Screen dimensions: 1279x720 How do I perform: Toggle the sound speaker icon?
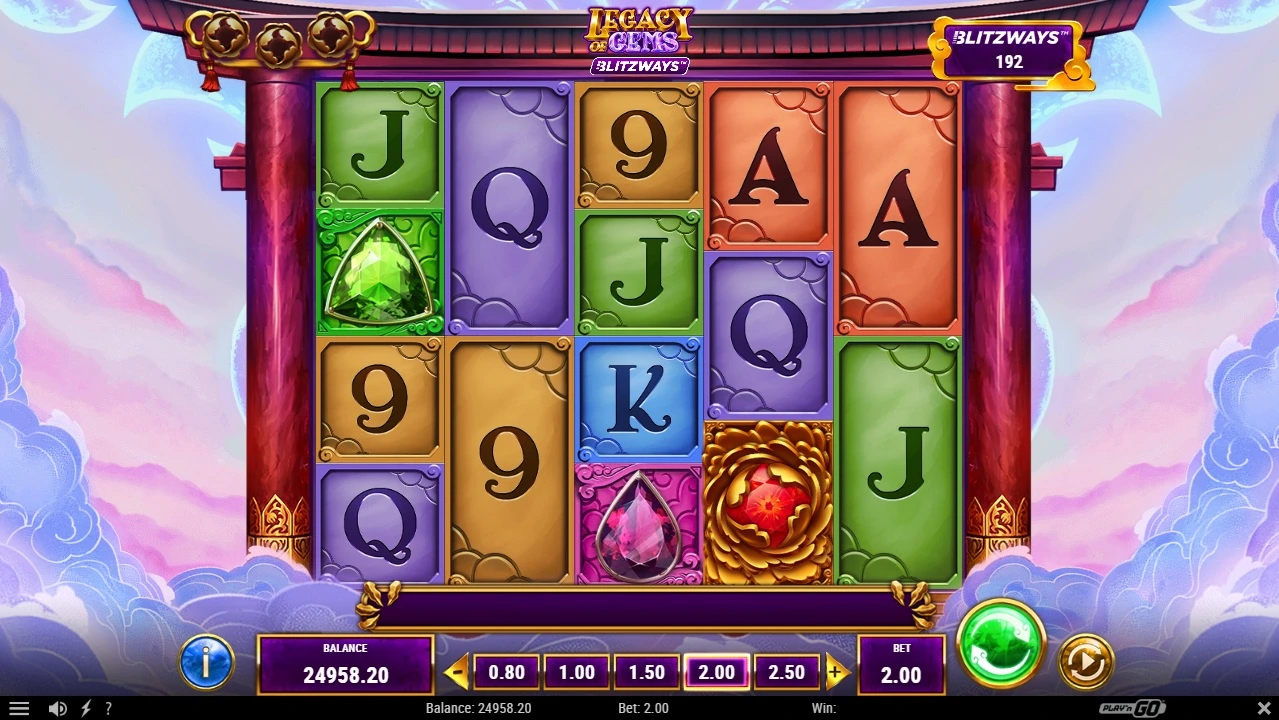57,708
